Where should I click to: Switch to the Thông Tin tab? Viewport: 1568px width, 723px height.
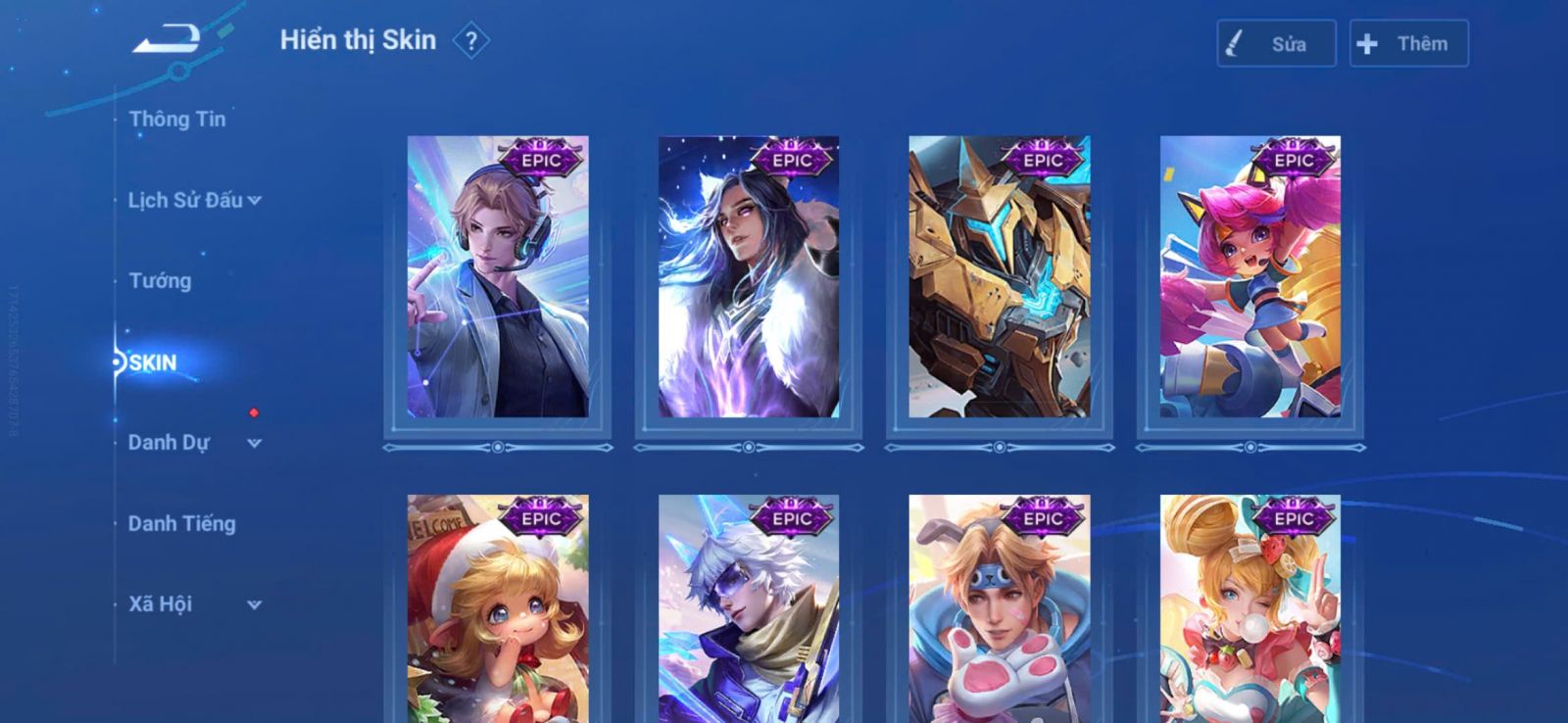point(177,120)
